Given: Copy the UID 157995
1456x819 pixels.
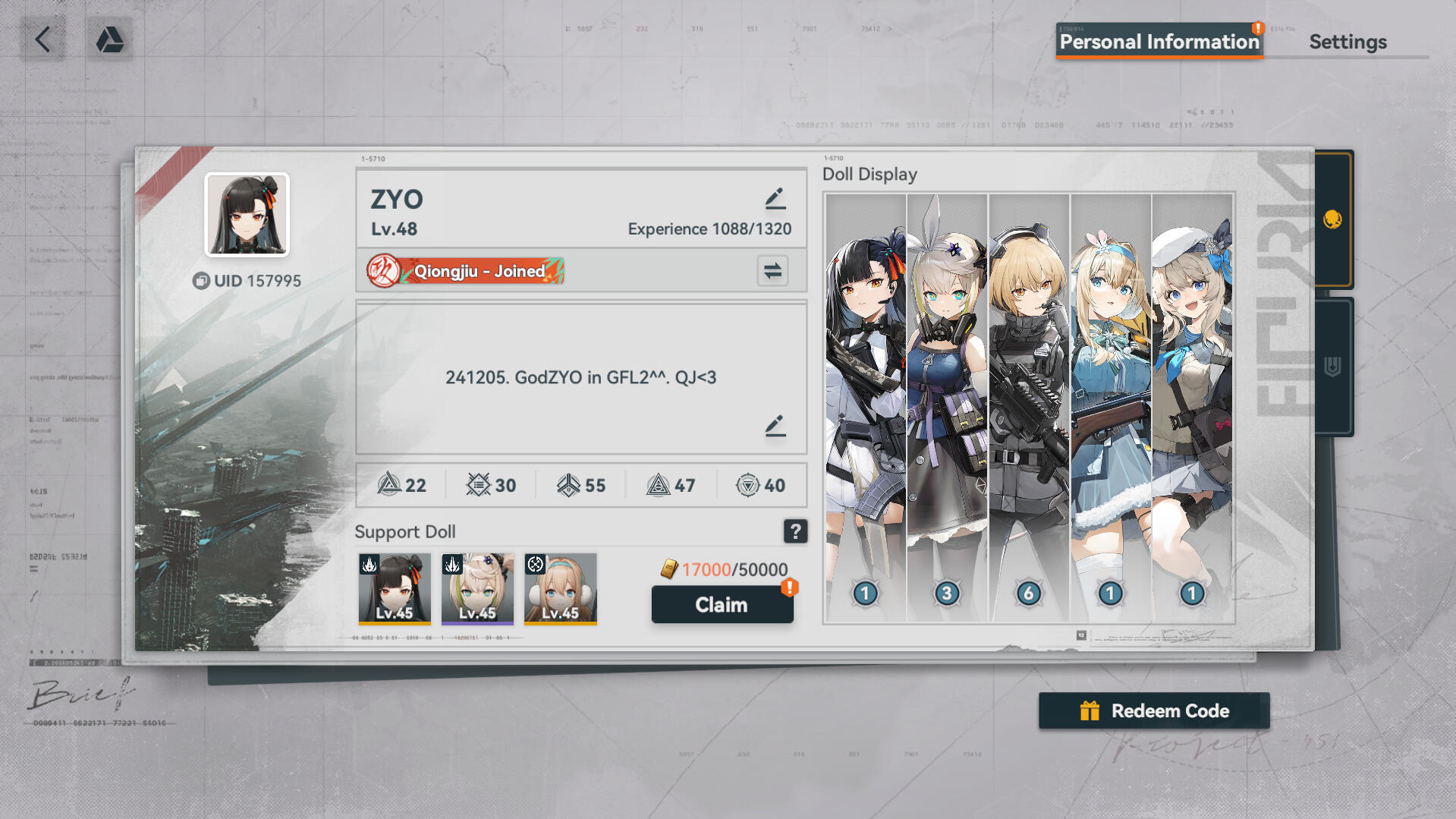Looking at the screenshot, I should point(201,281).
